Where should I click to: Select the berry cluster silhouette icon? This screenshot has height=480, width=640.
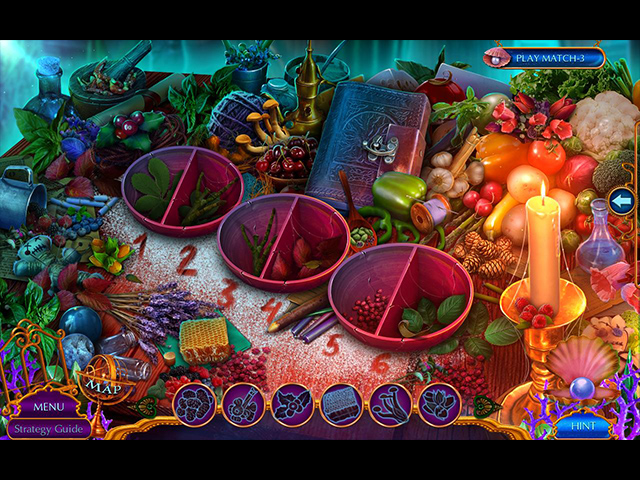195,405
